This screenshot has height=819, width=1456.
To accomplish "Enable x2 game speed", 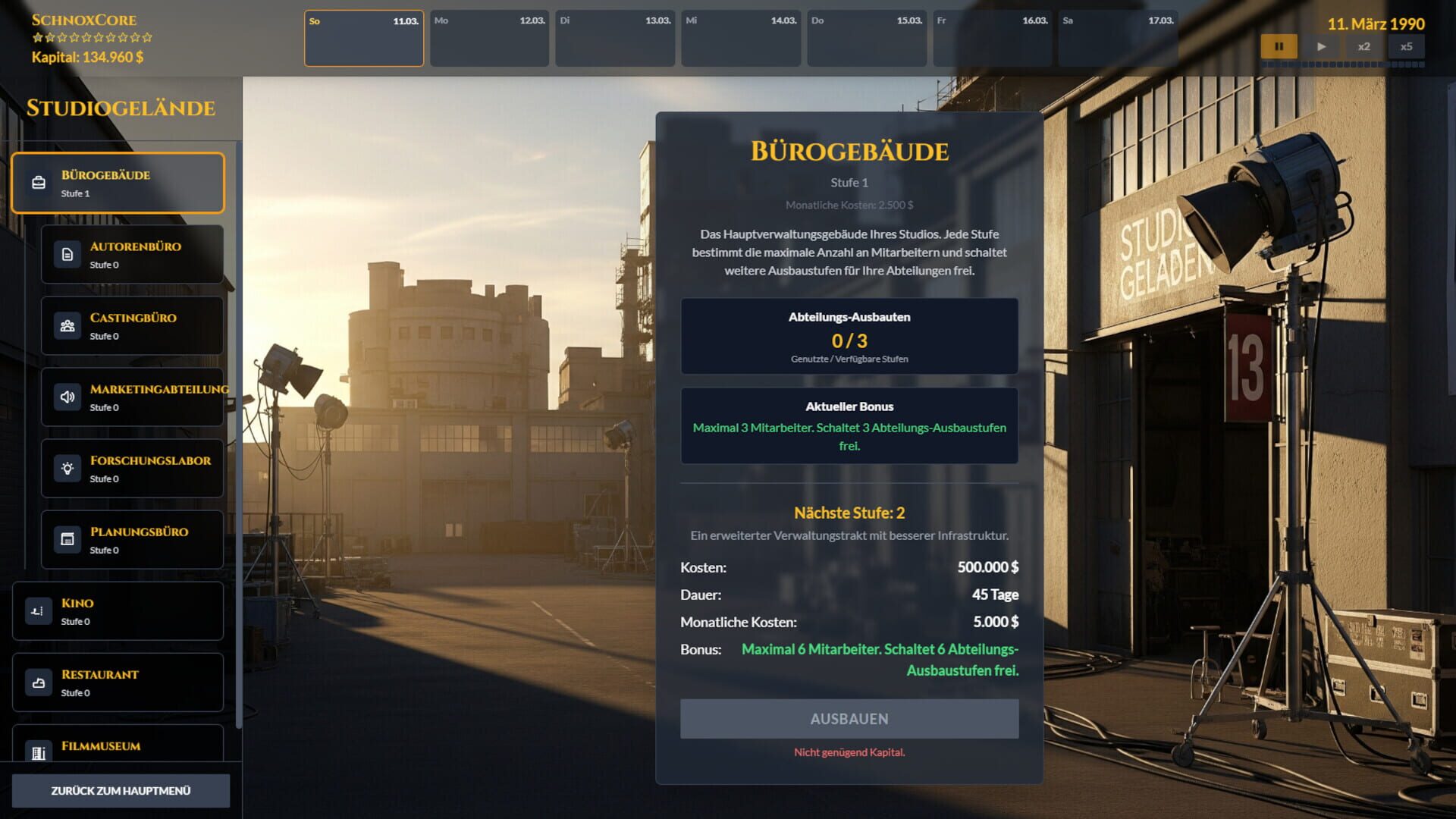I will point(1364,46).
